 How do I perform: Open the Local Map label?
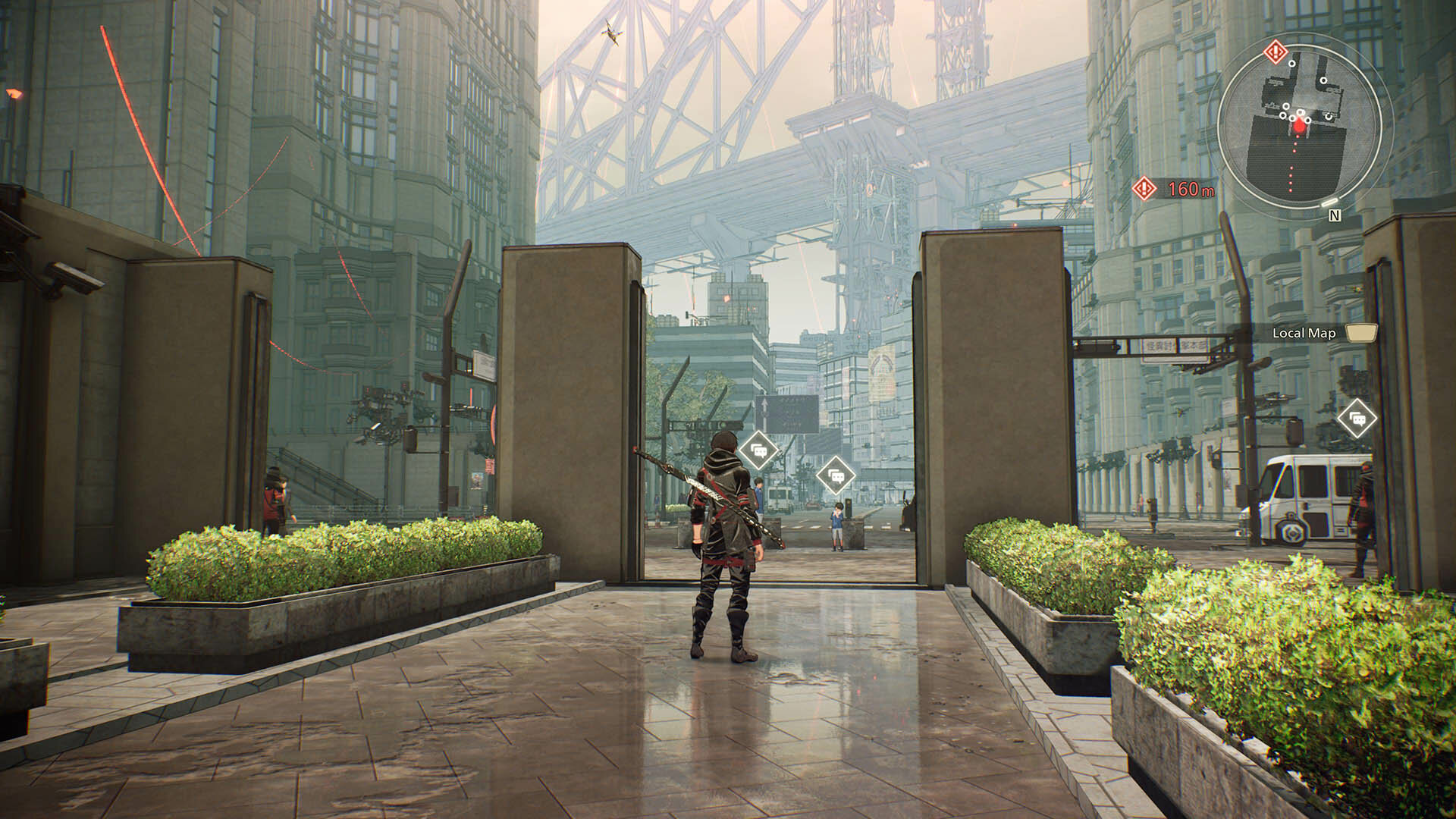tap(1304, 333)
